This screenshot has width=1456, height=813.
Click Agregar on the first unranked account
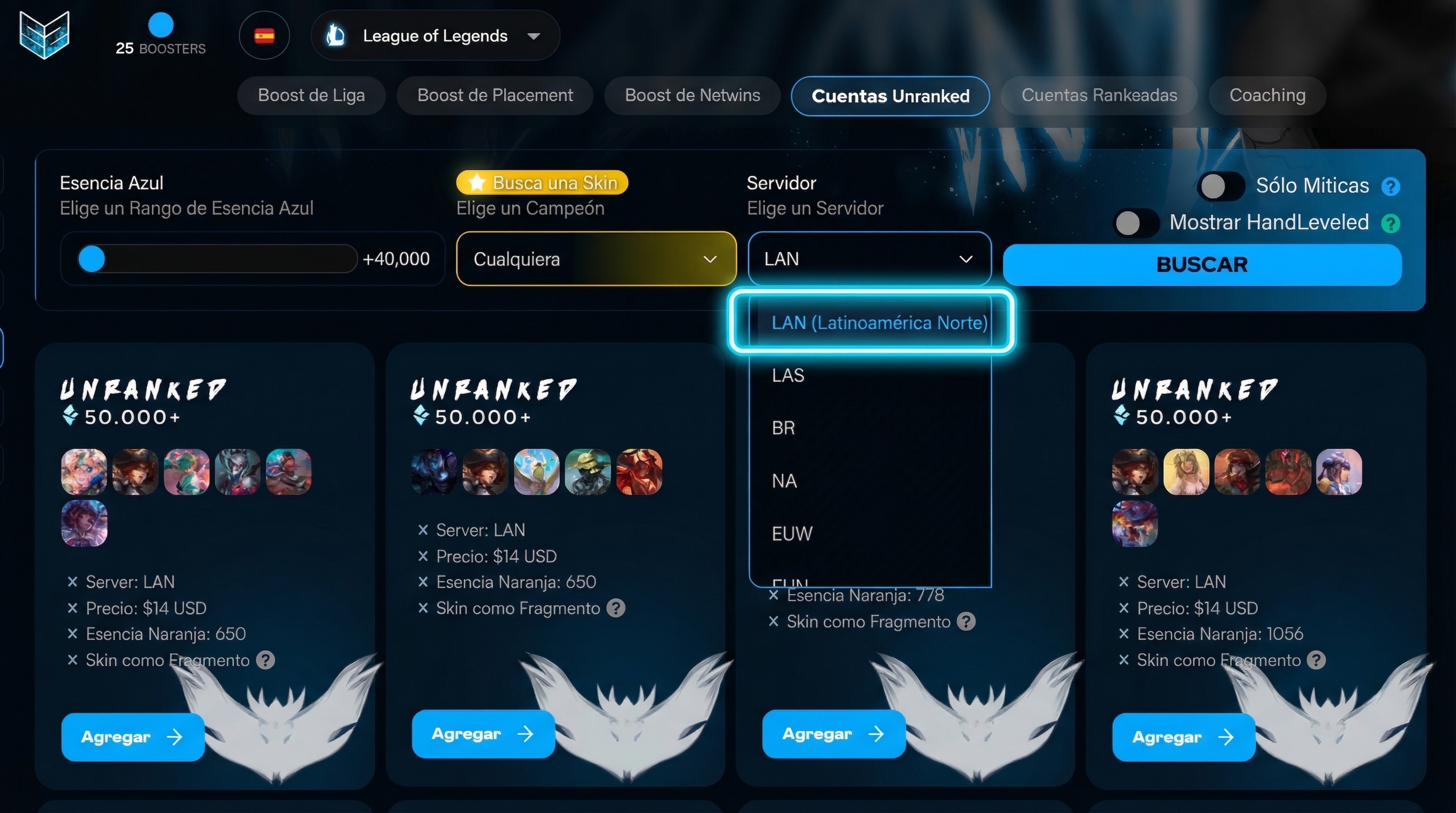pyautogui.click(x=133, y=736)
